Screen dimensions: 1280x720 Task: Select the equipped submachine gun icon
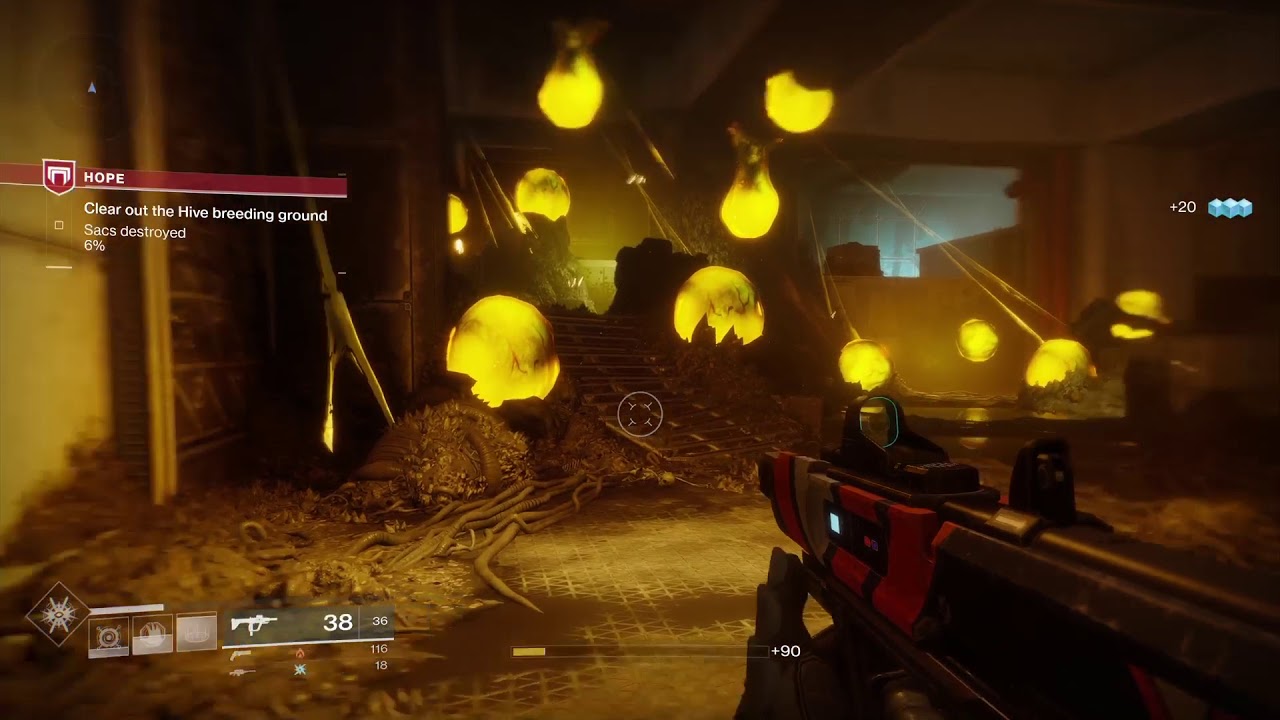coord(254,624)
